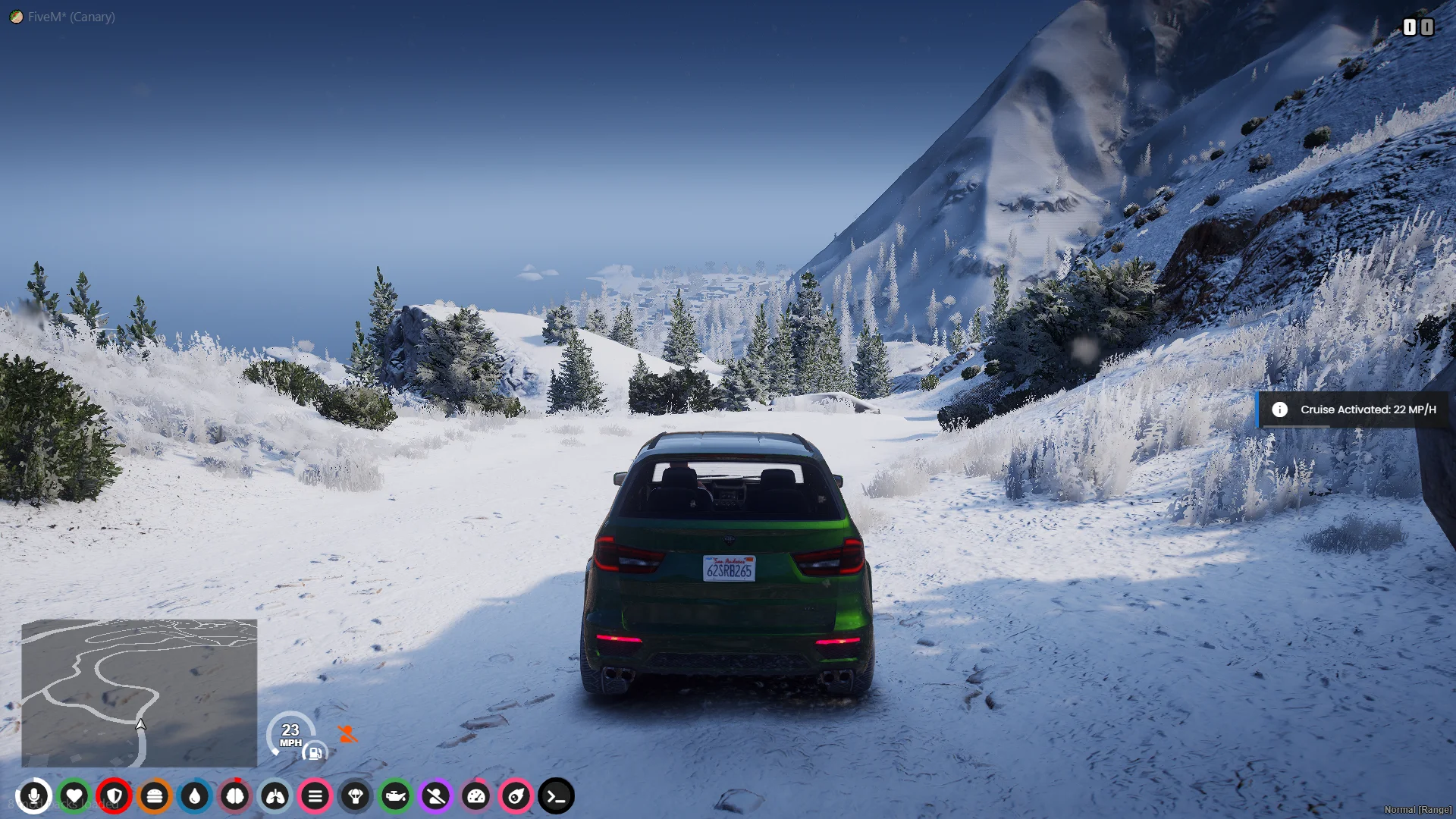The image size is (1456, 819).
Task: Open the terminal prompt icon
Action: pos(557,796)
